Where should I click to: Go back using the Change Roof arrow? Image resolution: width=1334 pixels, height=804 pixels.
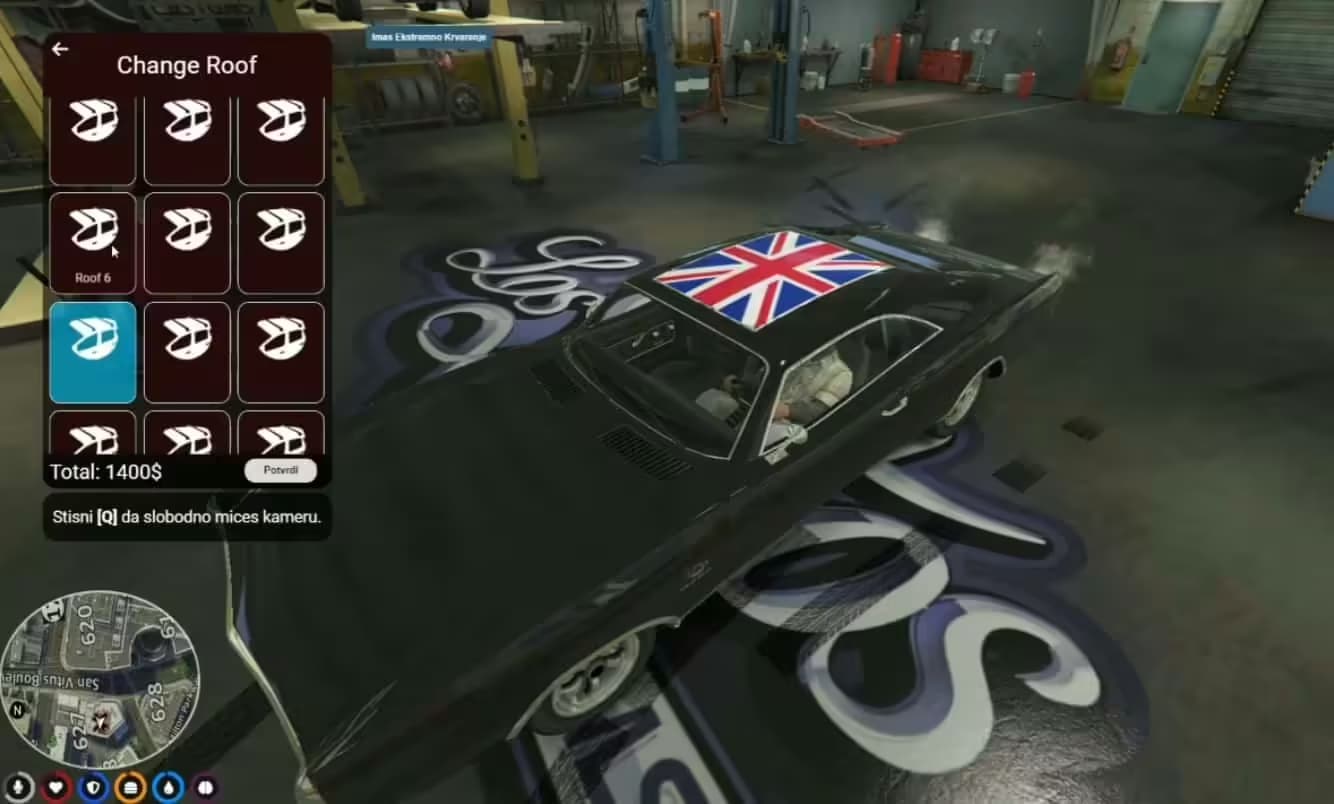pos(60,49)
